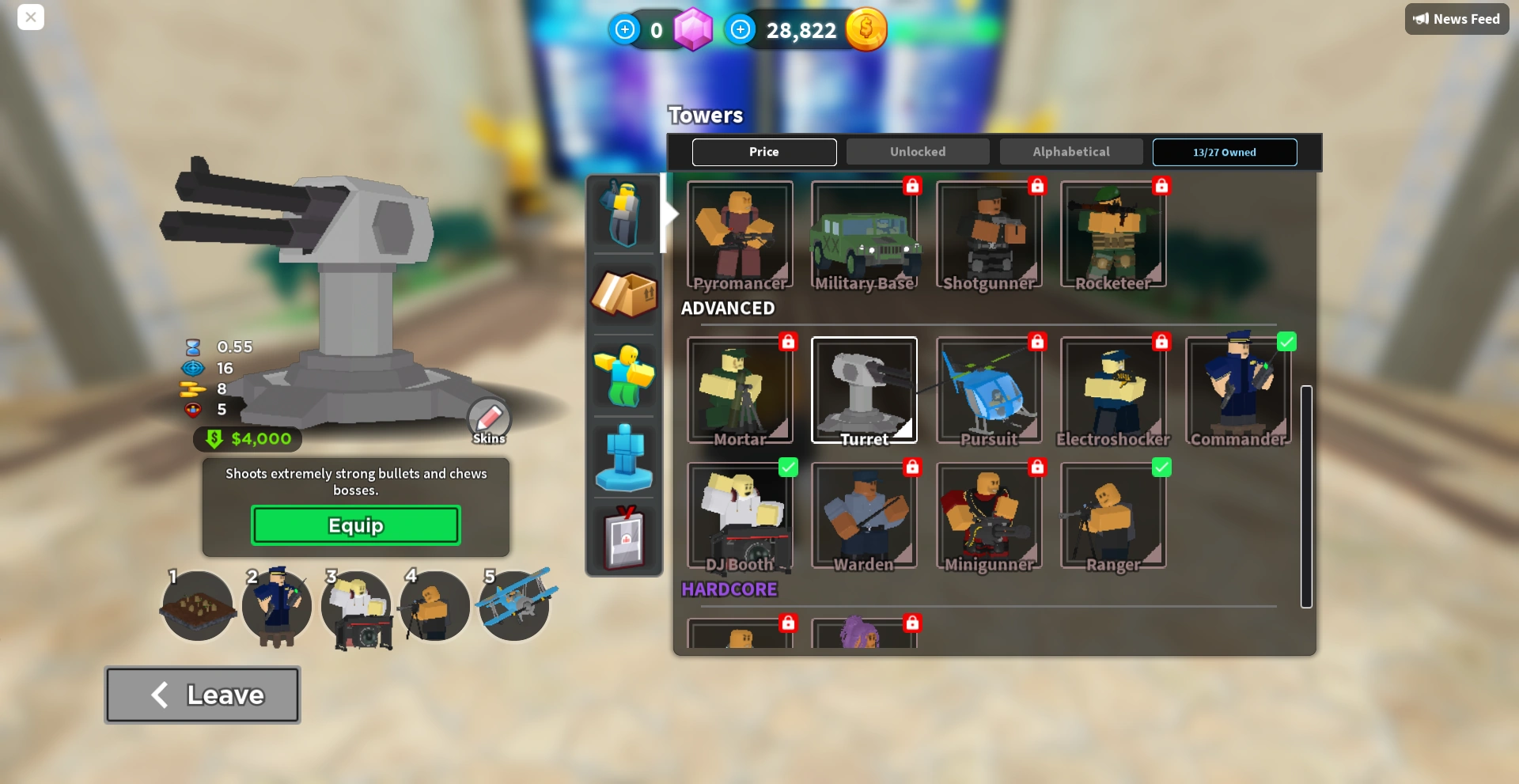This screenshot has height=784, width=1519.
Task: Click the plus icon next to the gem counter
Action: (x=625, y=29)
